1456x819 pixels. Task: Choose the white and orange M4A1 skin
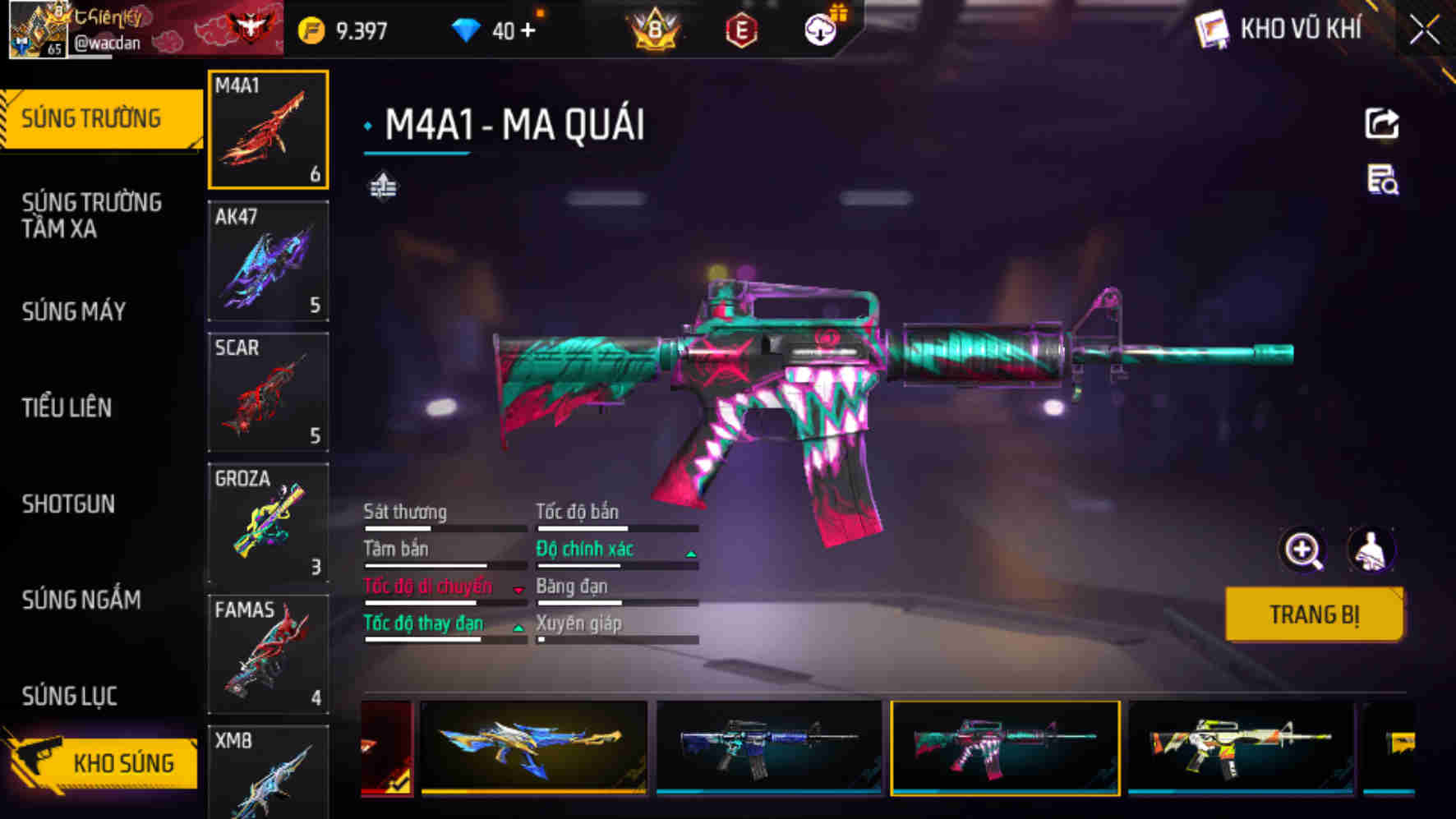pyautogui.click(x=1240, y=747)
